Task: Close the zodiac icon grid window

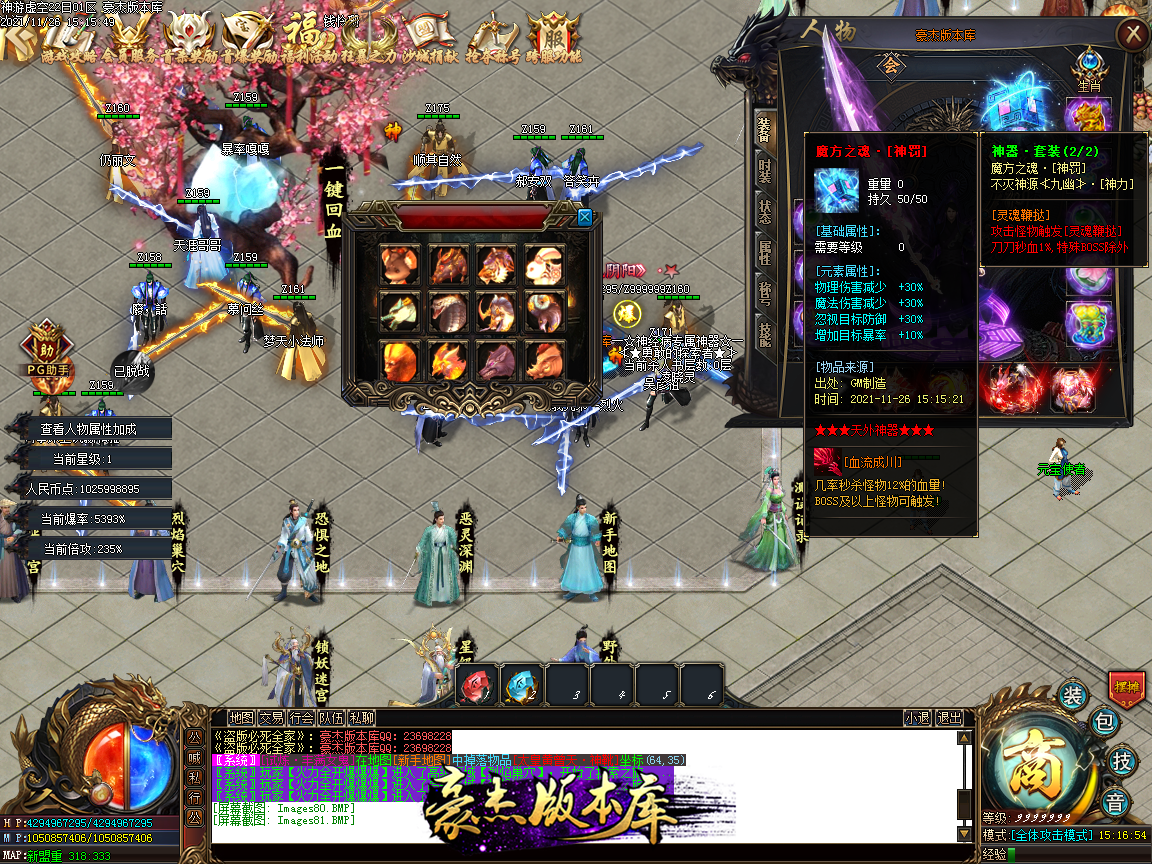Action: 584,217
